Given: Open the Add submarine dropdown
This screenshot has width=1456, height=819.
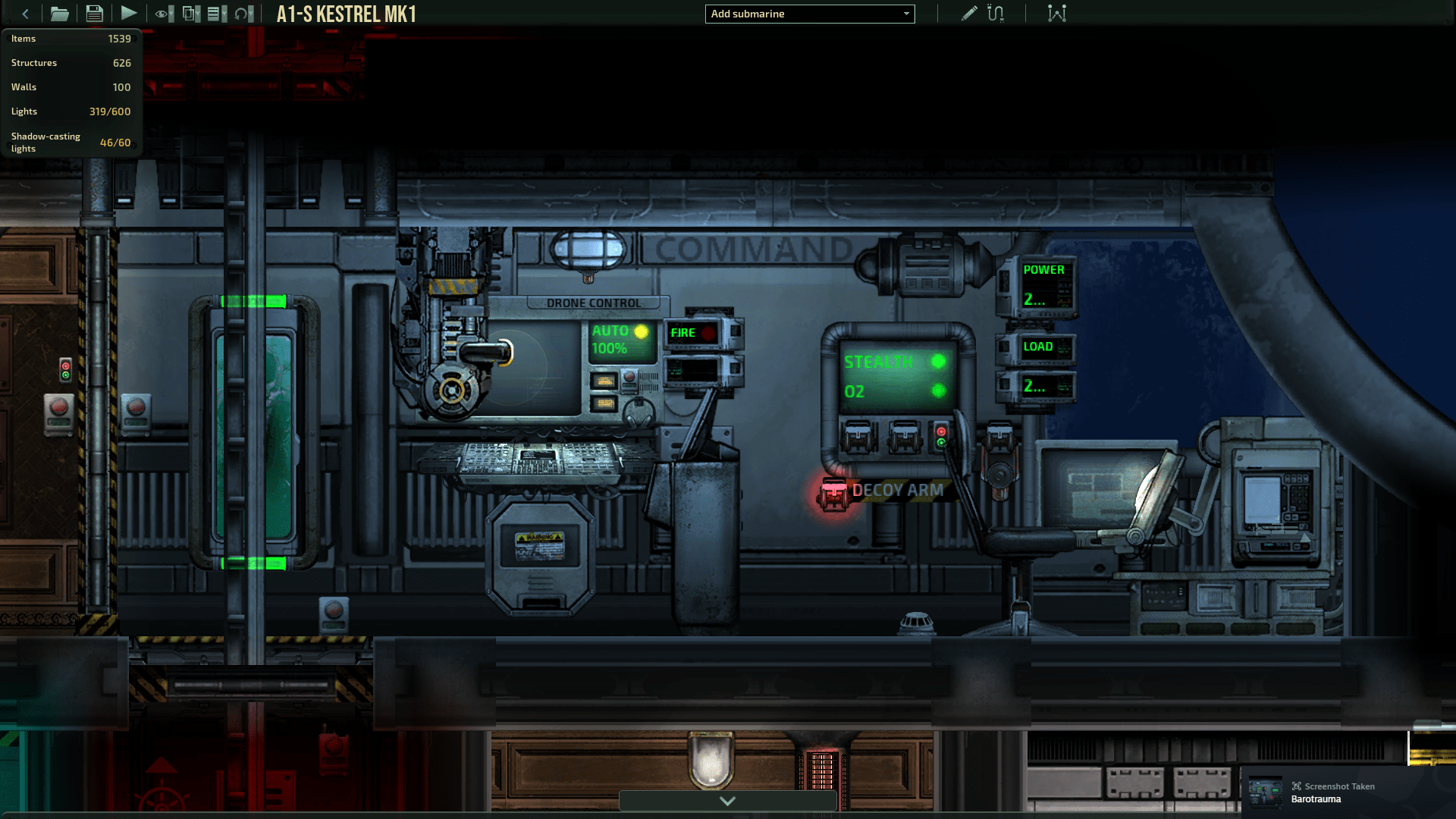Looking at the screenshot, I should pyautogui.click(x=809, y=14).
